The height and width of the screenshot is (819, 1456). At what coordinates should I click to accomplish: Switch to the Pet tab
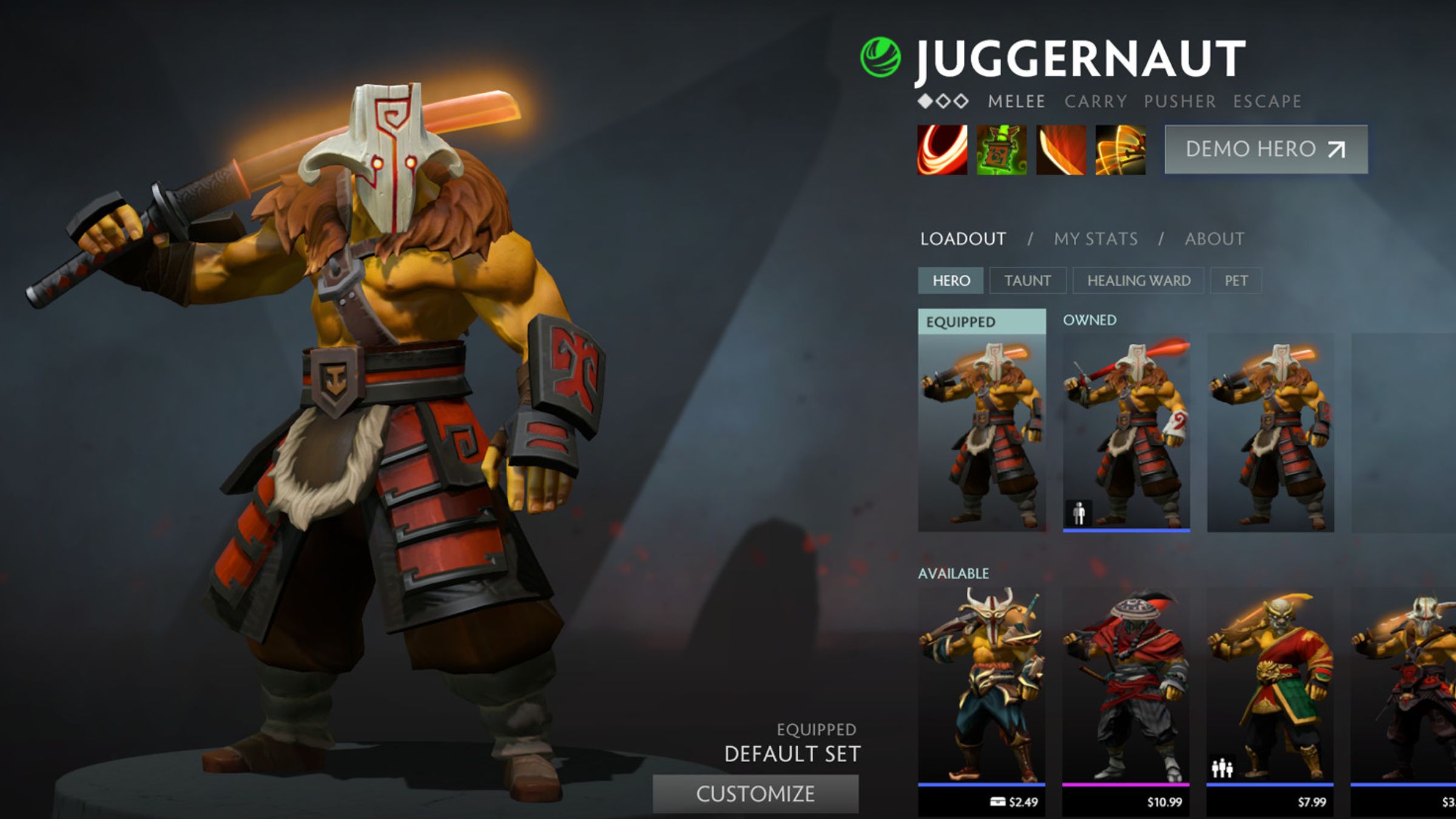(x=1236, y=281)
